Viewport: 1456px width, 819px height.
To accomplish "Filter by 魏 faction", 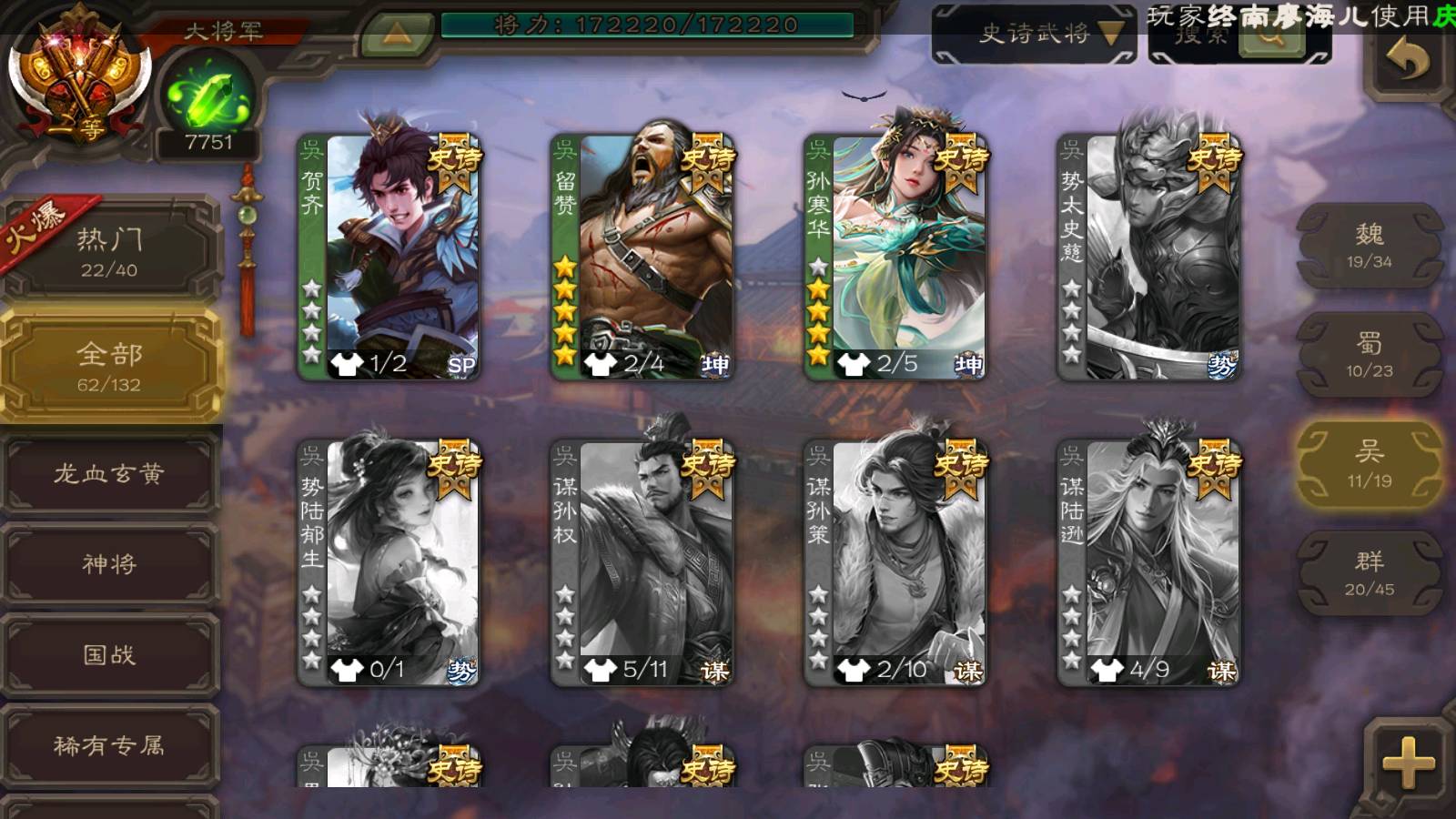I will coord(1369,246).
